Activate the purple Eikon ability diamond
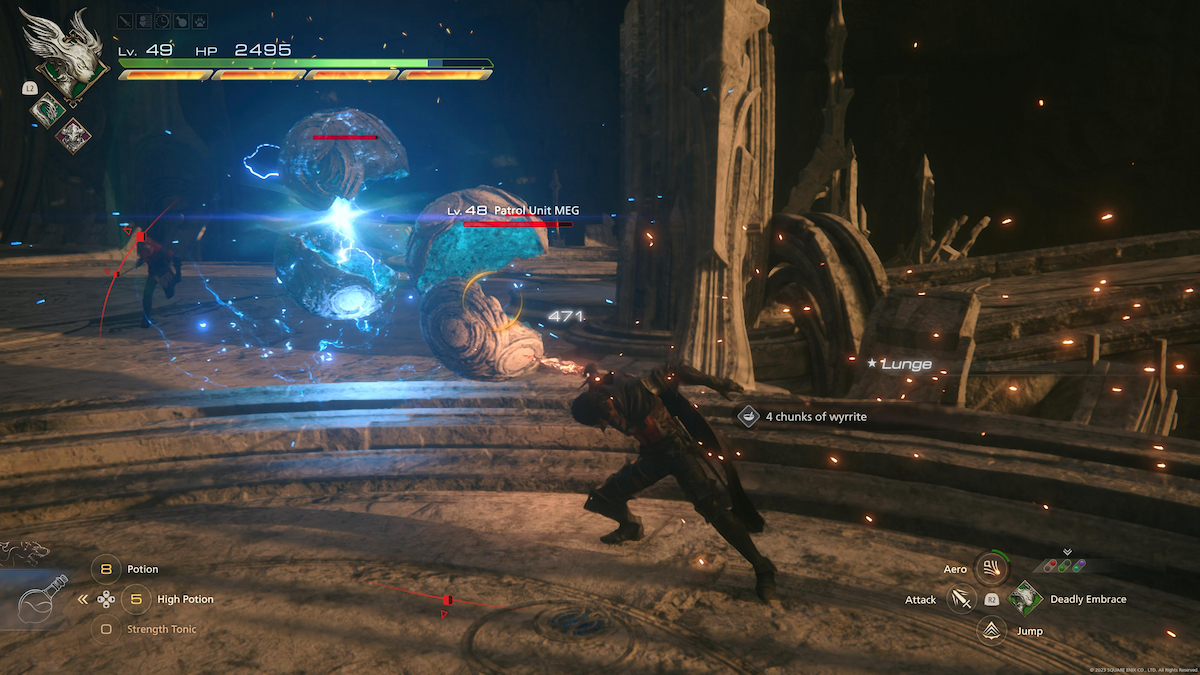Image resolution: width=1200 pixels, height=675 pixels. coord(73,134)
